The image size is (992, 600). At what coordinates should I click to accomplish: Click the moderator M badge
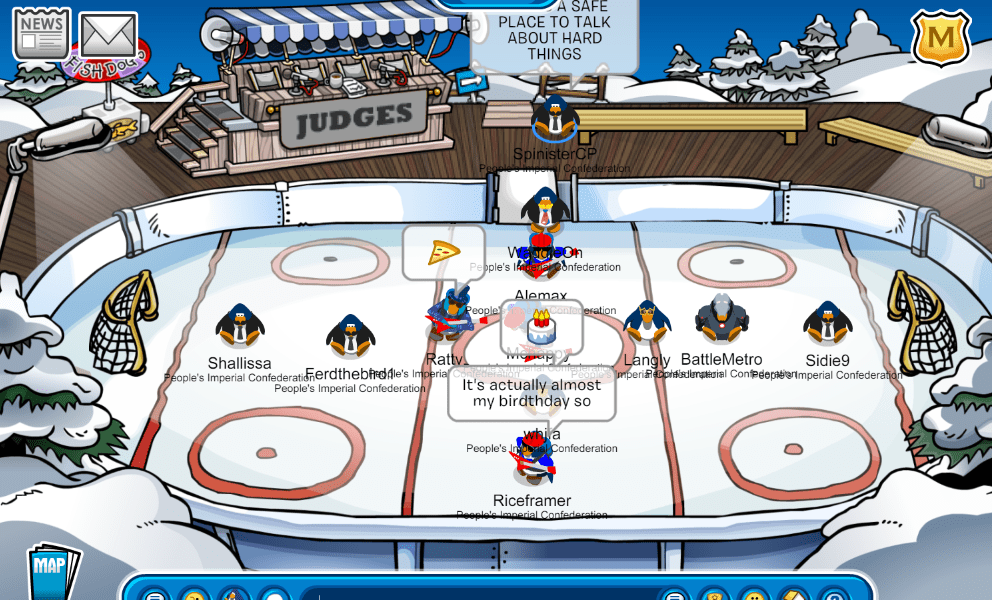coord(940,40)
